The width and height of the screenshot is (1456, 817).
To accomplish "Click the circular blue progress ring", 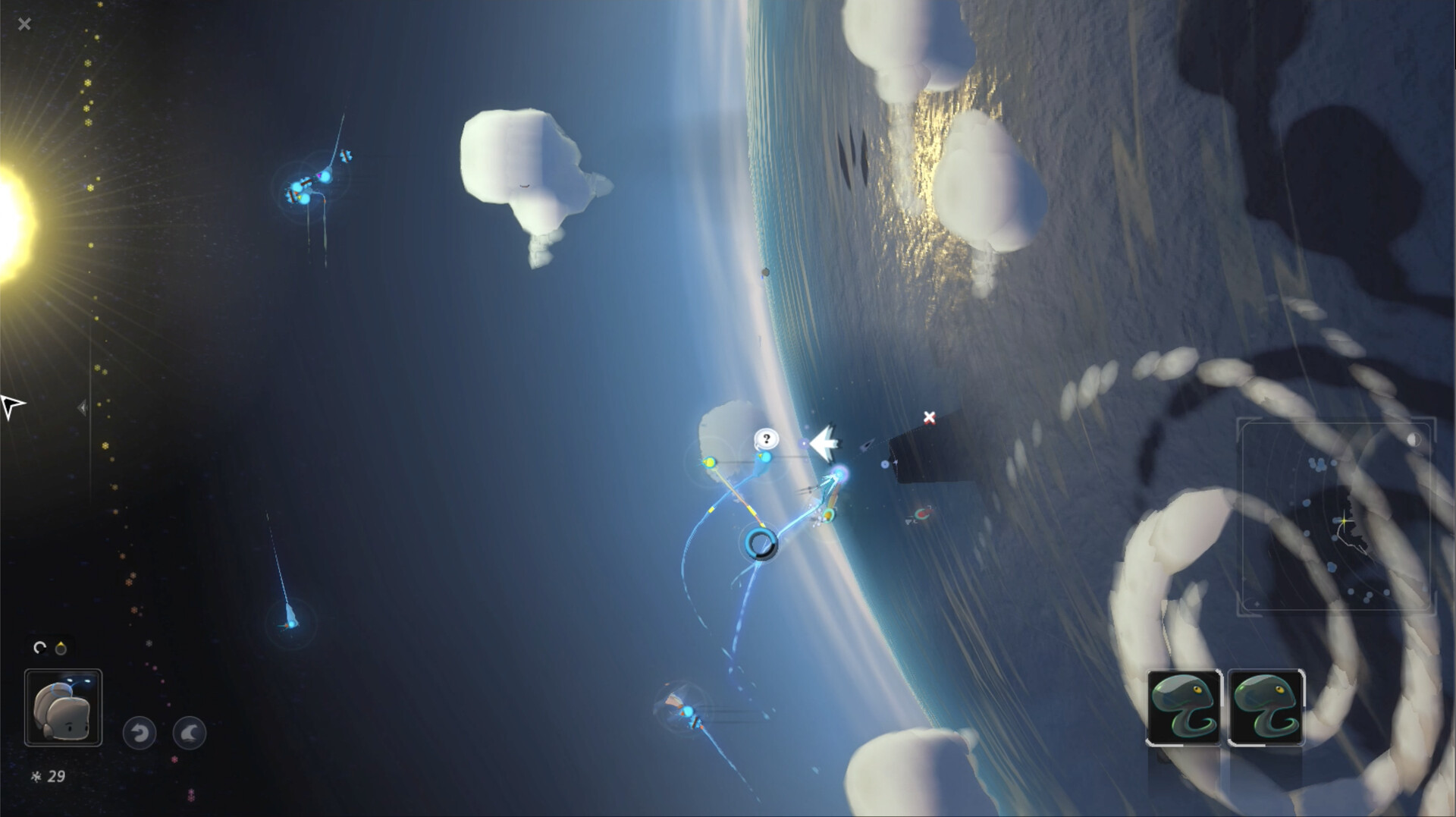I will click(763, 545).
